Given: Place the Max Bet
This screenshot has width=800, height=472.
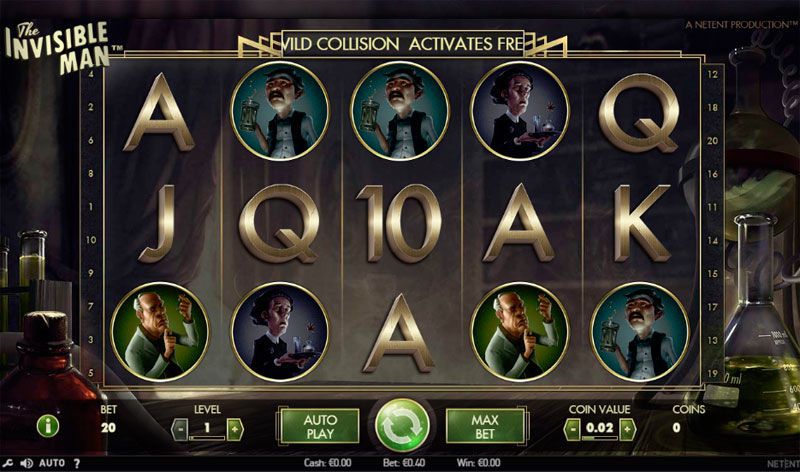Looking at the screenshot, I should point(485,426).
